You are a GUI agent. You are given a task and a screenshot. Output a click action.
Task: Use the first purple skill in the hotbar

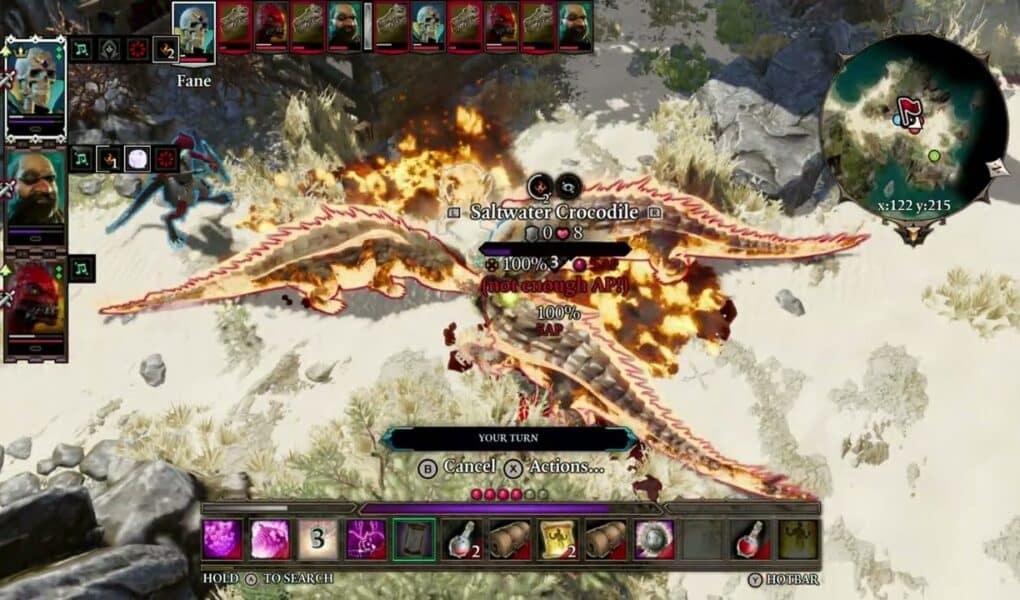[x=222, y=539]
